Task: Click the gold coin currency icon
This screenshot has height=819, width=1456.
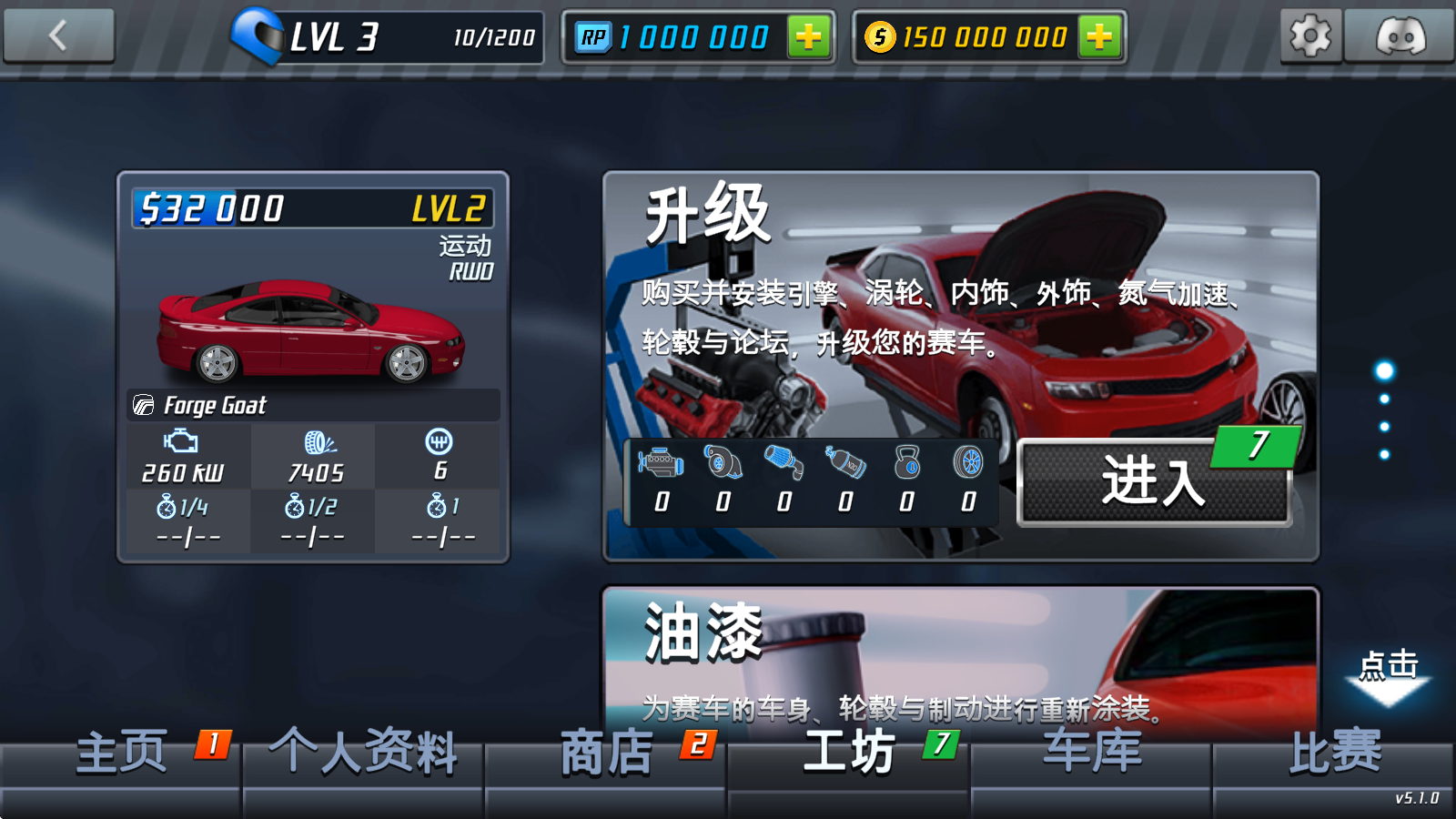Action: pyautogui.click(x=881, y=35)
